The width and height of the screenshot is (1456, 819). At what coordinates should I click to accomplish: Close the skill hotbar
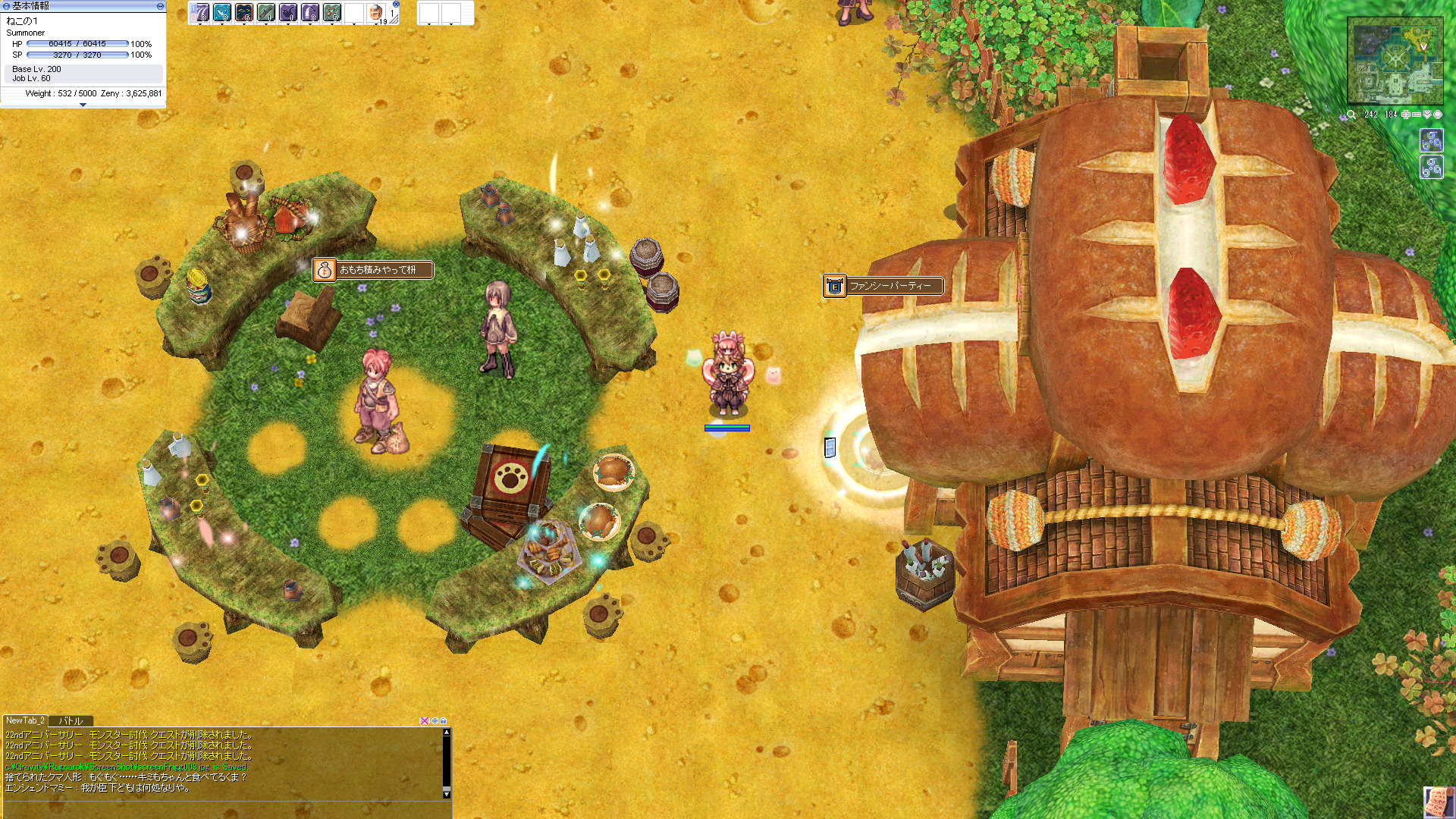click(x=396, y=4)
